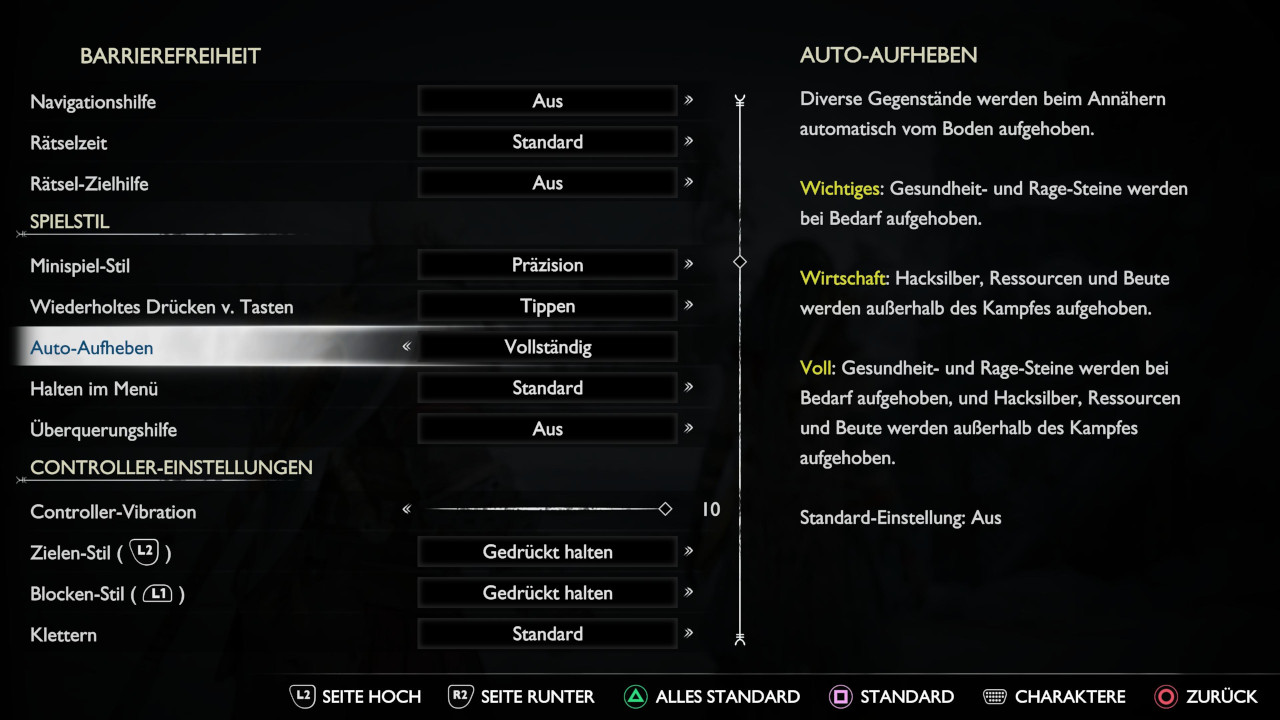Screen dimensions: 1280x720
Task: Choose the Wiederholtes Drücken v. Tasten row
Action: point(162,307)
